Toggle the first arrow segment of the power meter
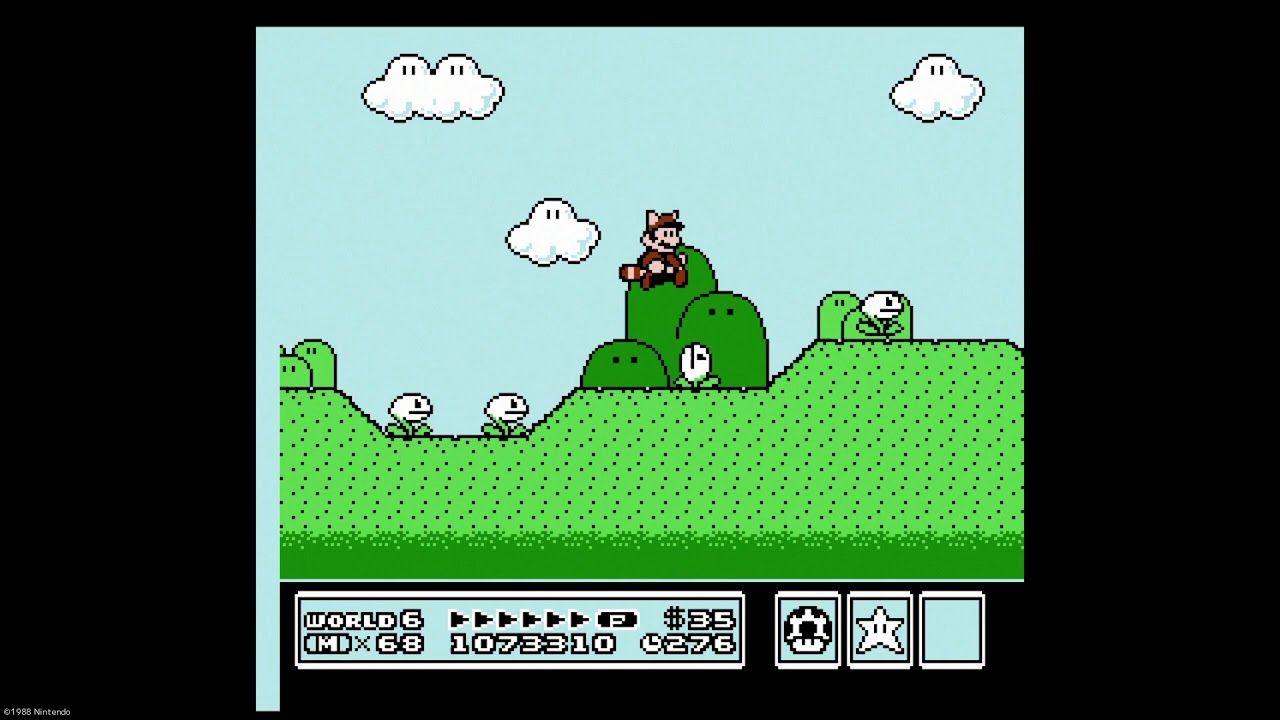 [460, 620]
